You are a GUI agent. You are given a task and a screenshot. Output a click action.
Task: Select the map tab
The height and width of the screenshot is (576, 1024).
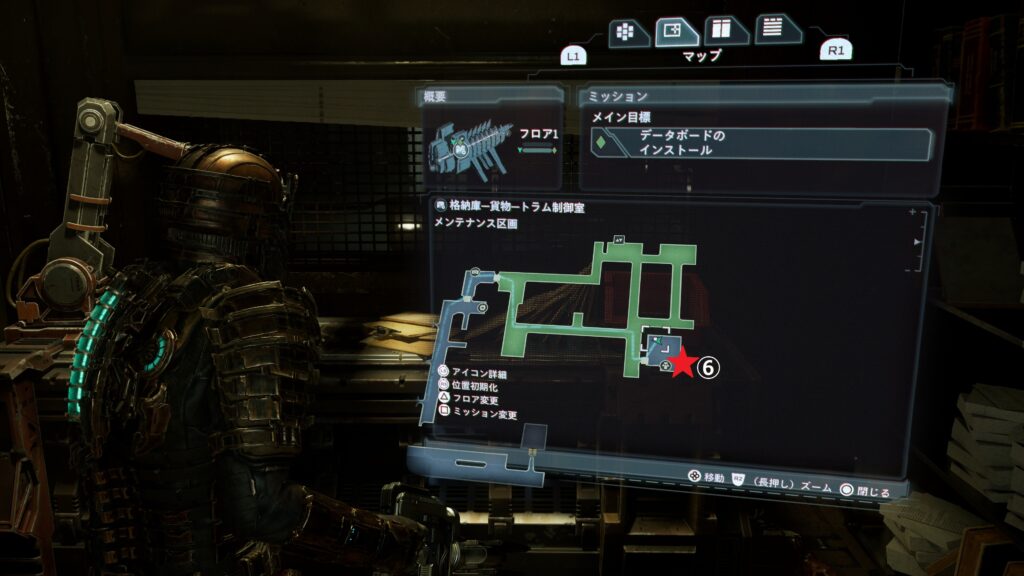point(676,31)
